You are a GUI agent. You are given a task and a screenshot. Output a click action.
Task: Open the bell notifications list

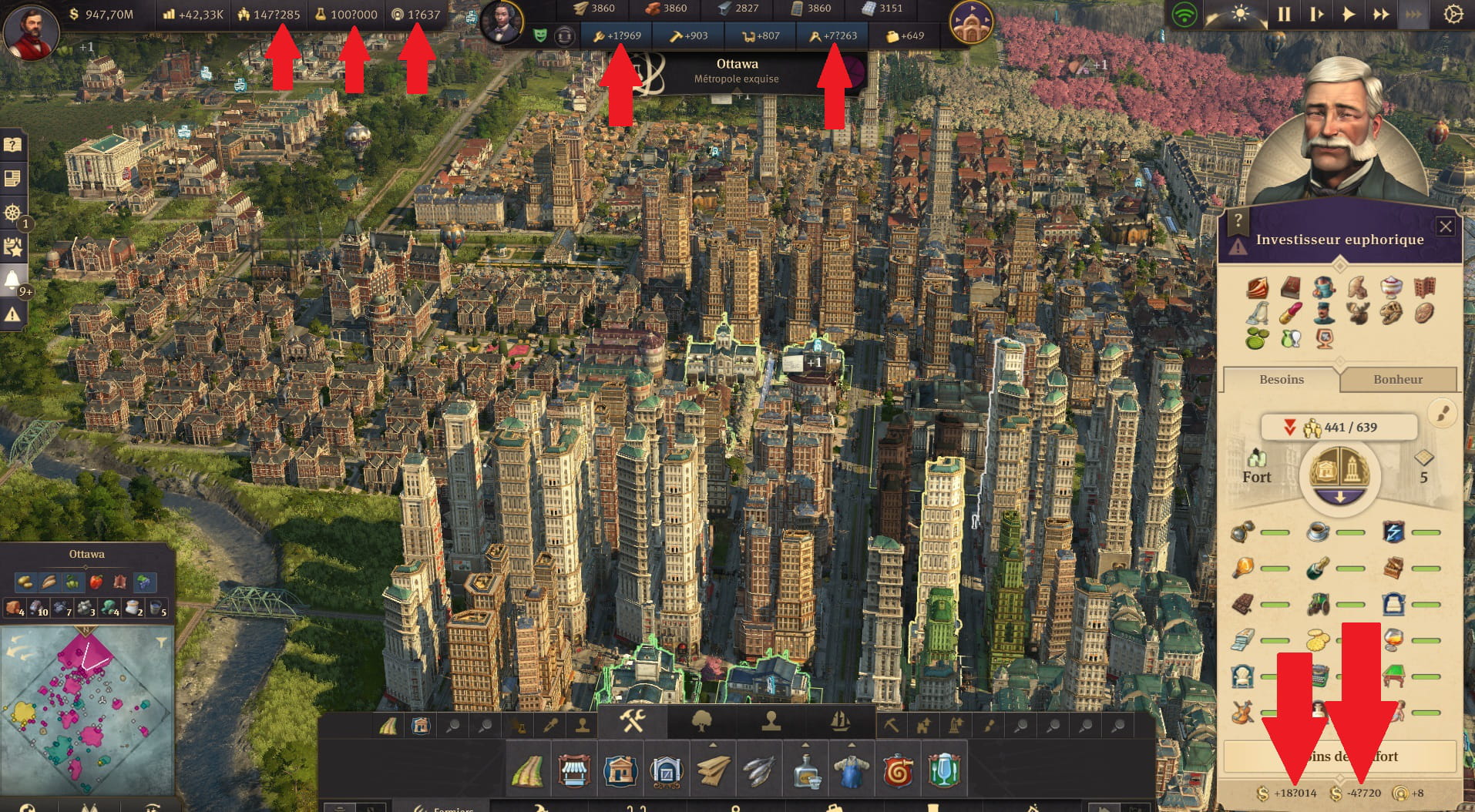(x=12, y=280)
